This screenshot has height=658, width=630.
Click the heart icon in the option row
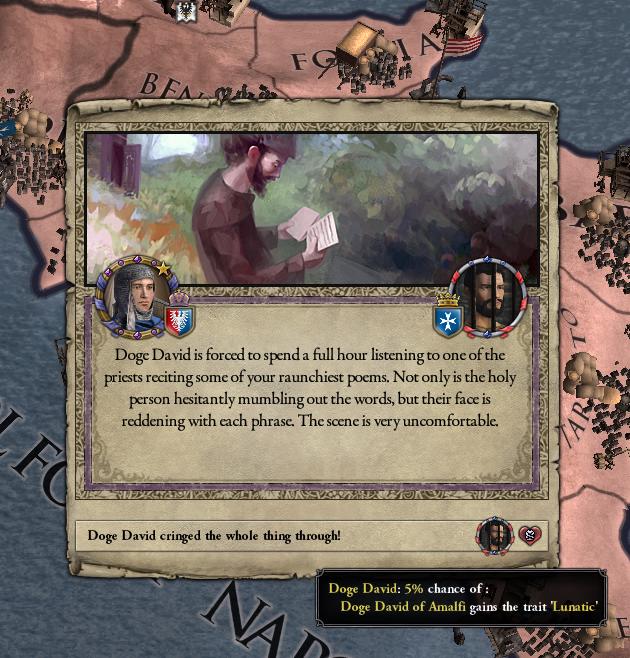pyautogui.click(x=529, y=536)
